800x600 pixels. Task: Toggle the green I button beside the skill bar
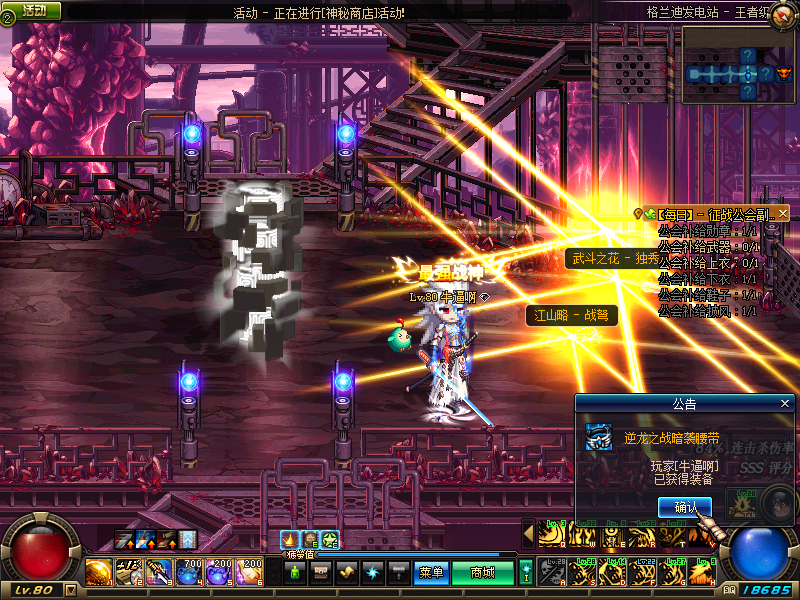point(526,573)
